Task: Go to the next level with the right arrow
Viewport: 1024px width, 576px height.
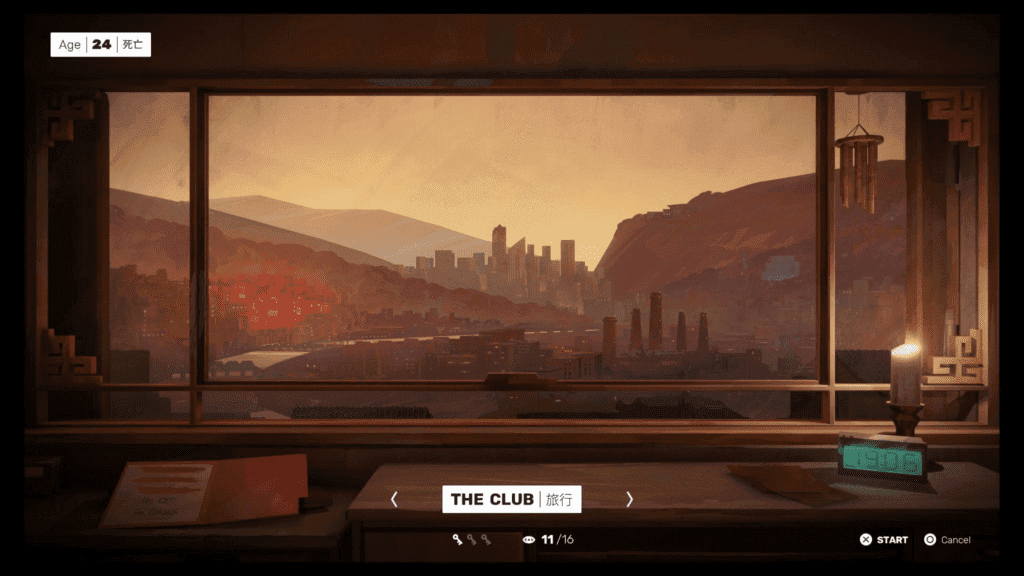Action: click(x=629, y=499)
